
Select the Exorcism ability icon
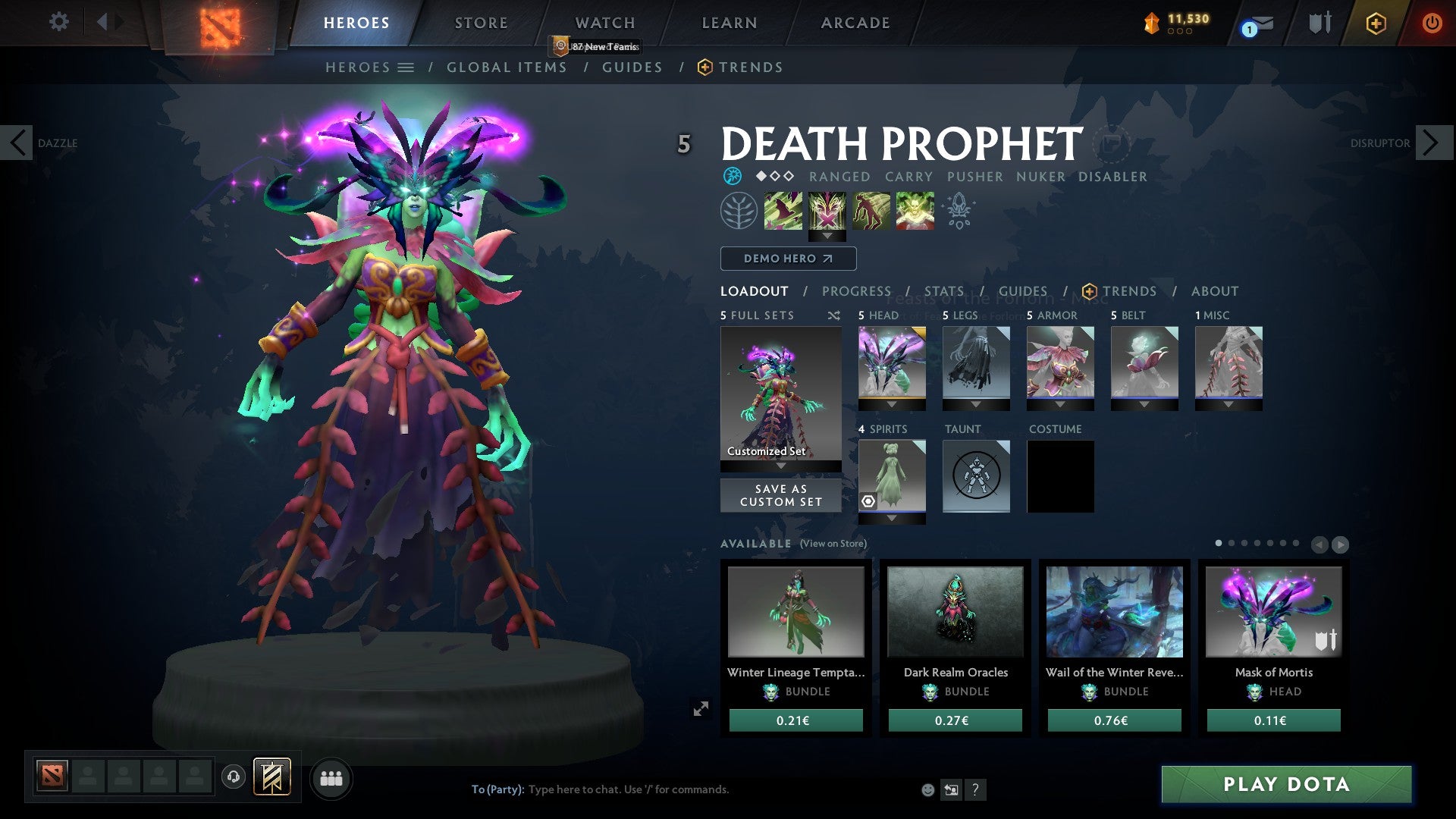click(914, 211)
